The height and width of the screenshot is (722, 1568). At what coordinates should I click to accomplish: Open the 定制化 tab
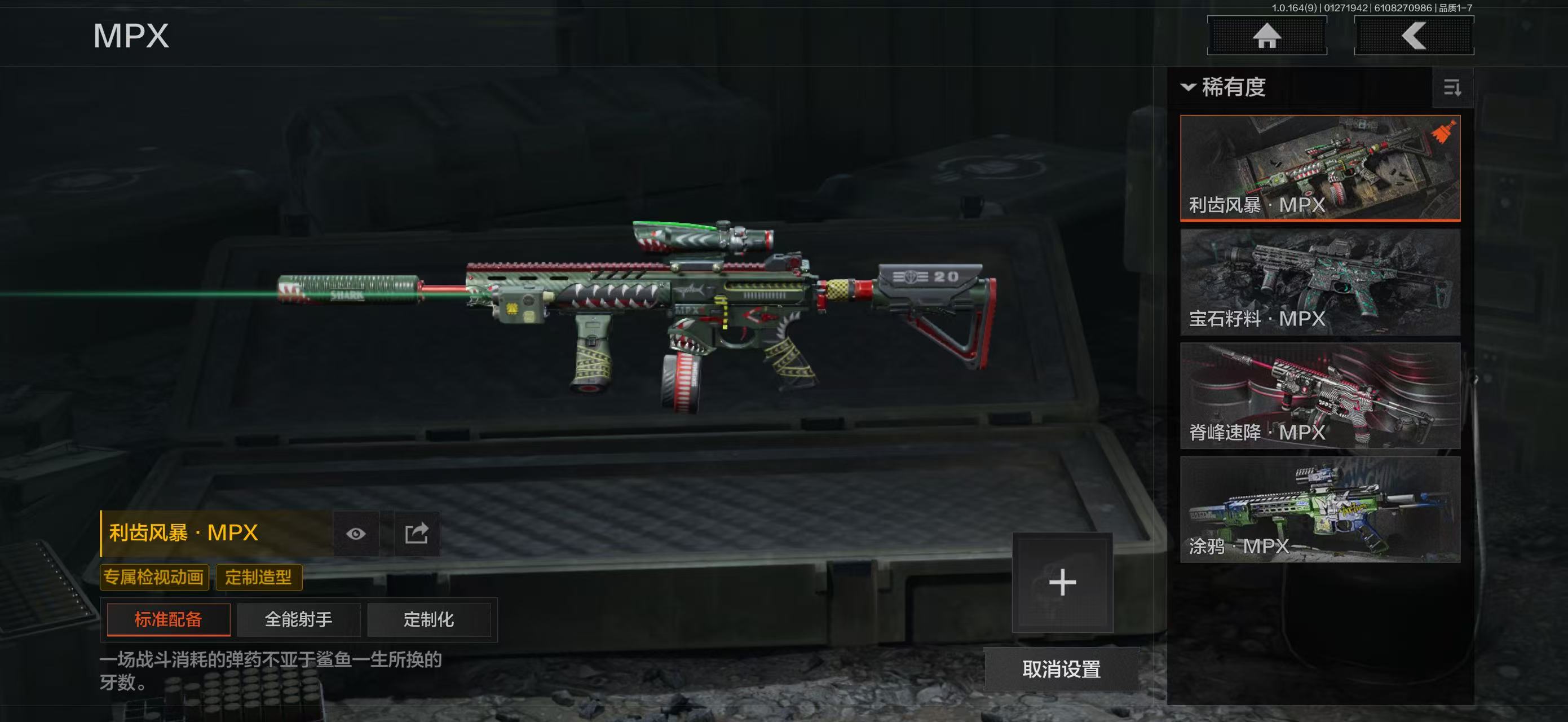pyautogui.click(x=429, y=620)
